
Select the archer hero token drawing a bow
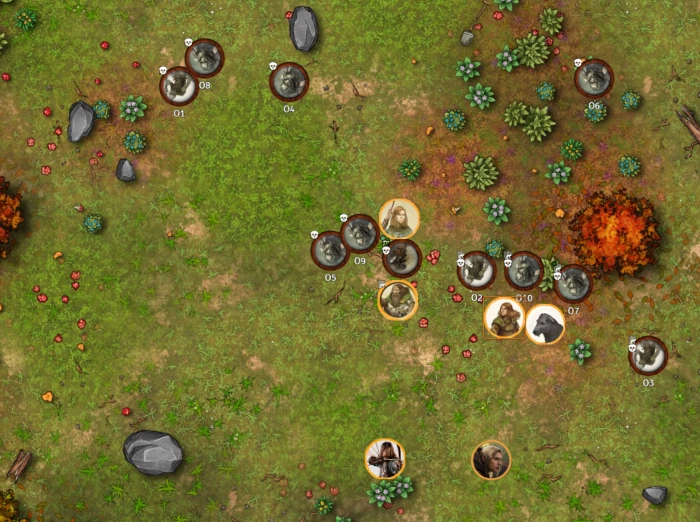pos(385,459)
